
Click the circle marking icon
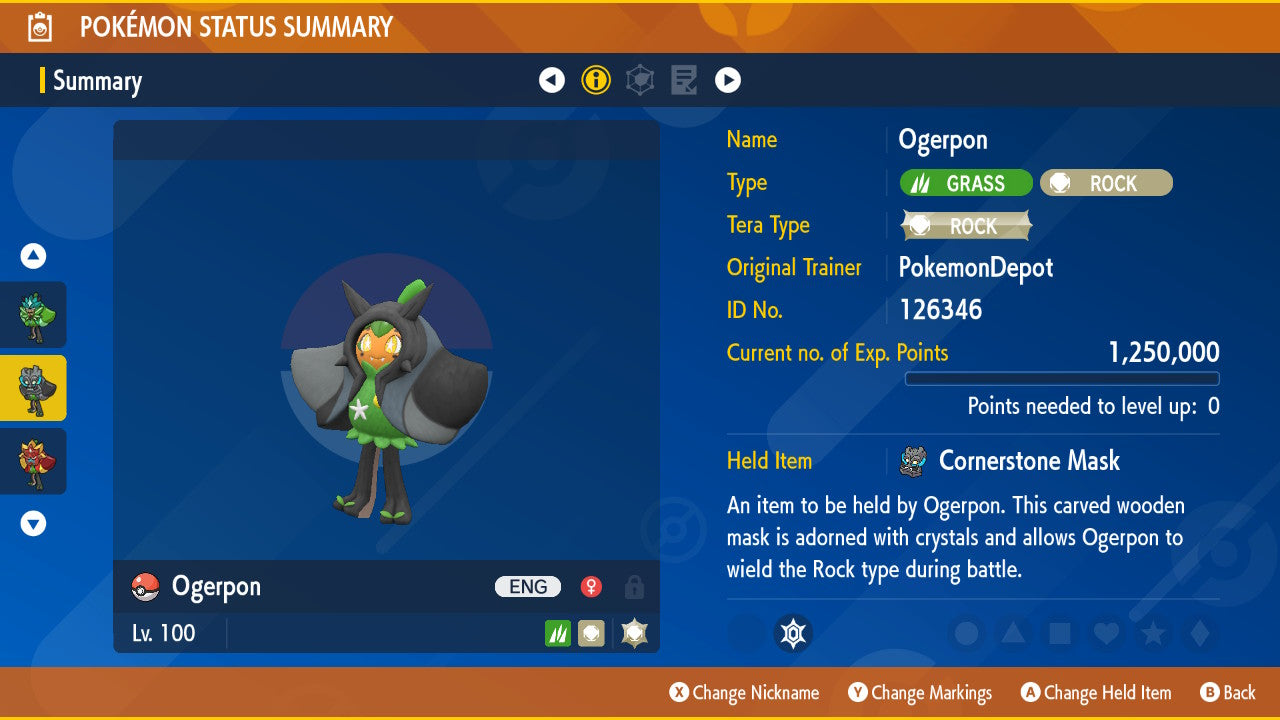(x=966, y=633)
